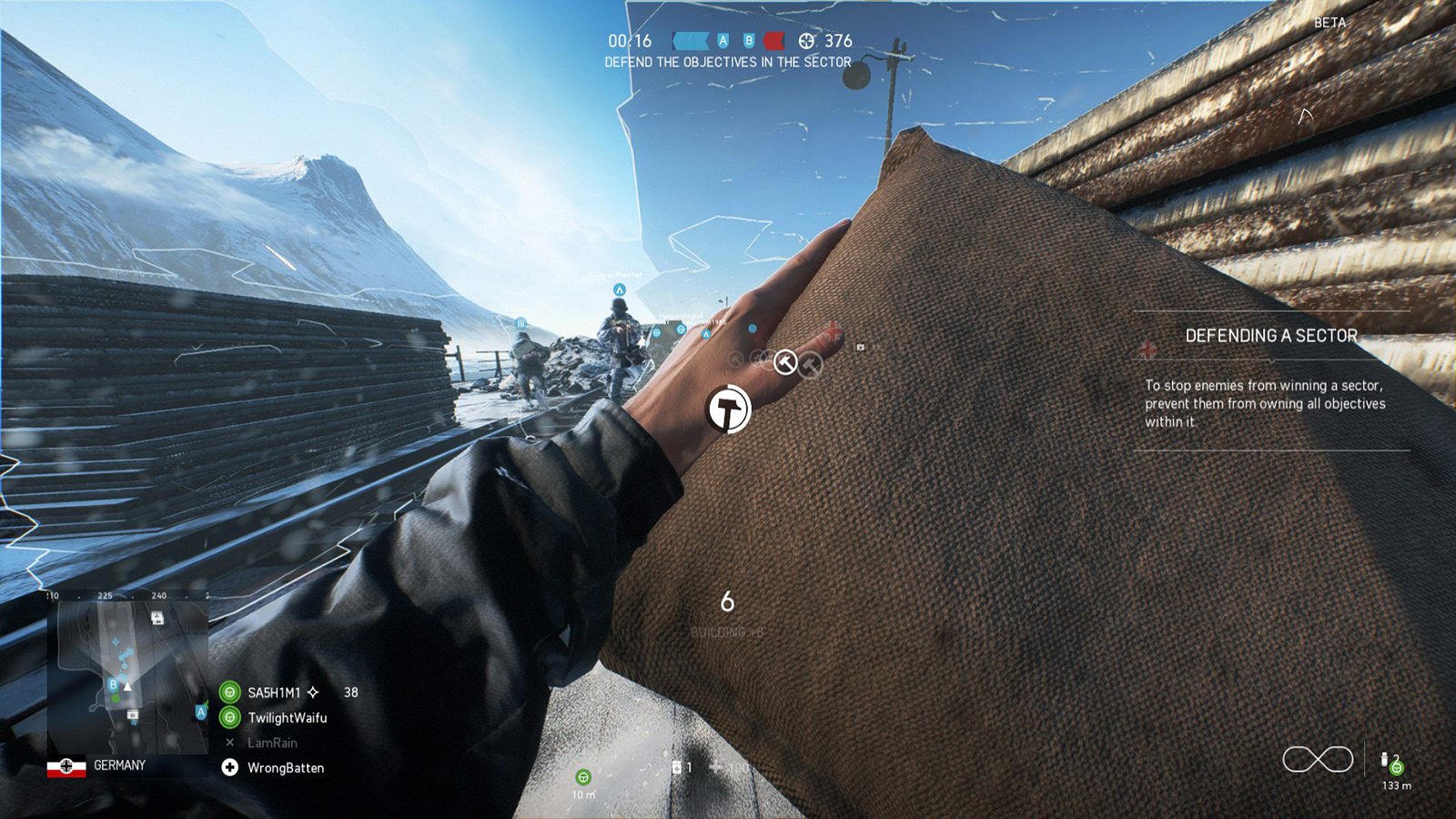Select objective B marker on the minimap
This screenshot has height=819, width=1456.
point(113,684)
